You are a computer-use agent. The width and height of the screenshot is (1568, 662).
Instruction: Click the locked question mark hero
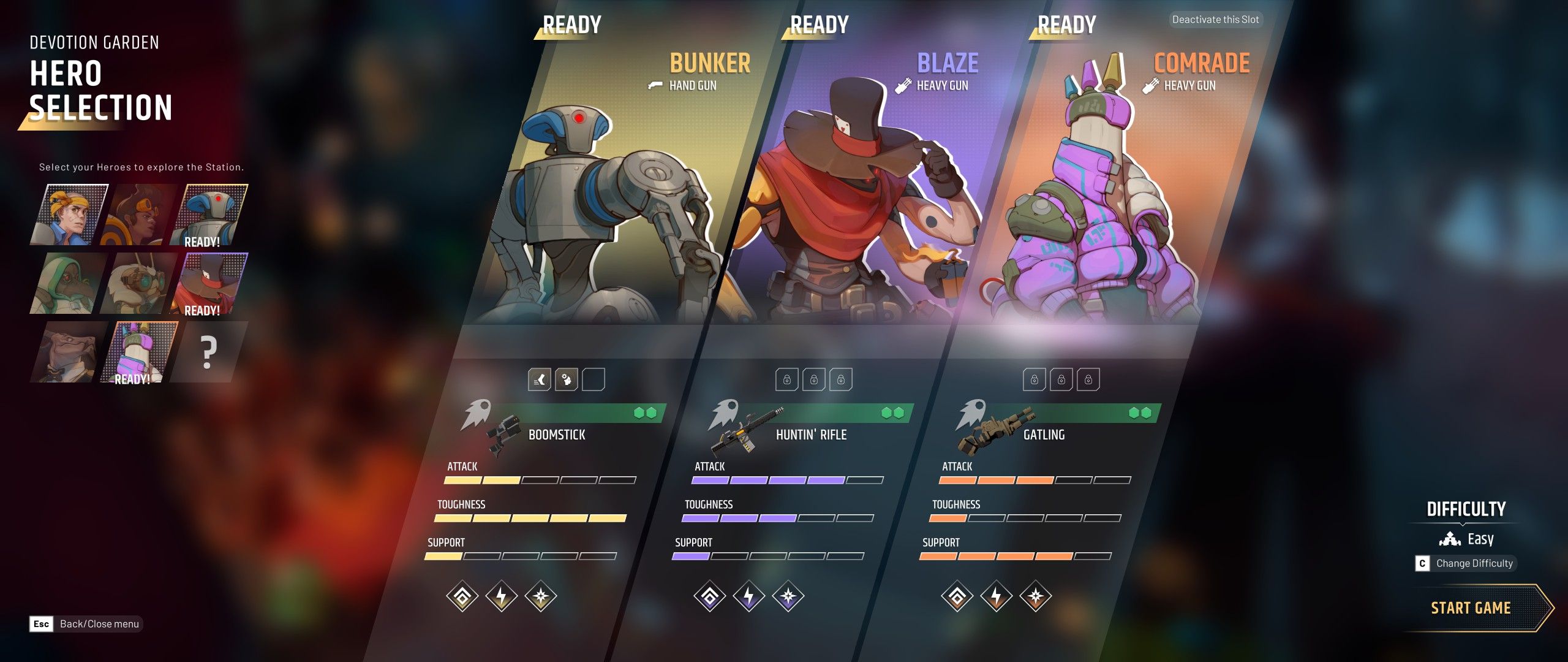pyautogui.click(x=208, y=352)
